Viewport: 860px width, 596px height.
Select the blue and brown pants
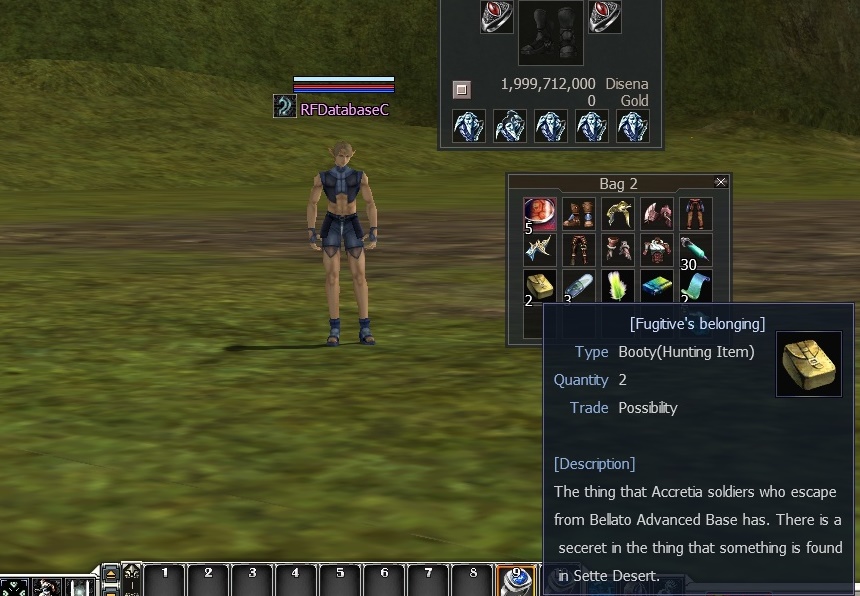click(x=695, y=212)
